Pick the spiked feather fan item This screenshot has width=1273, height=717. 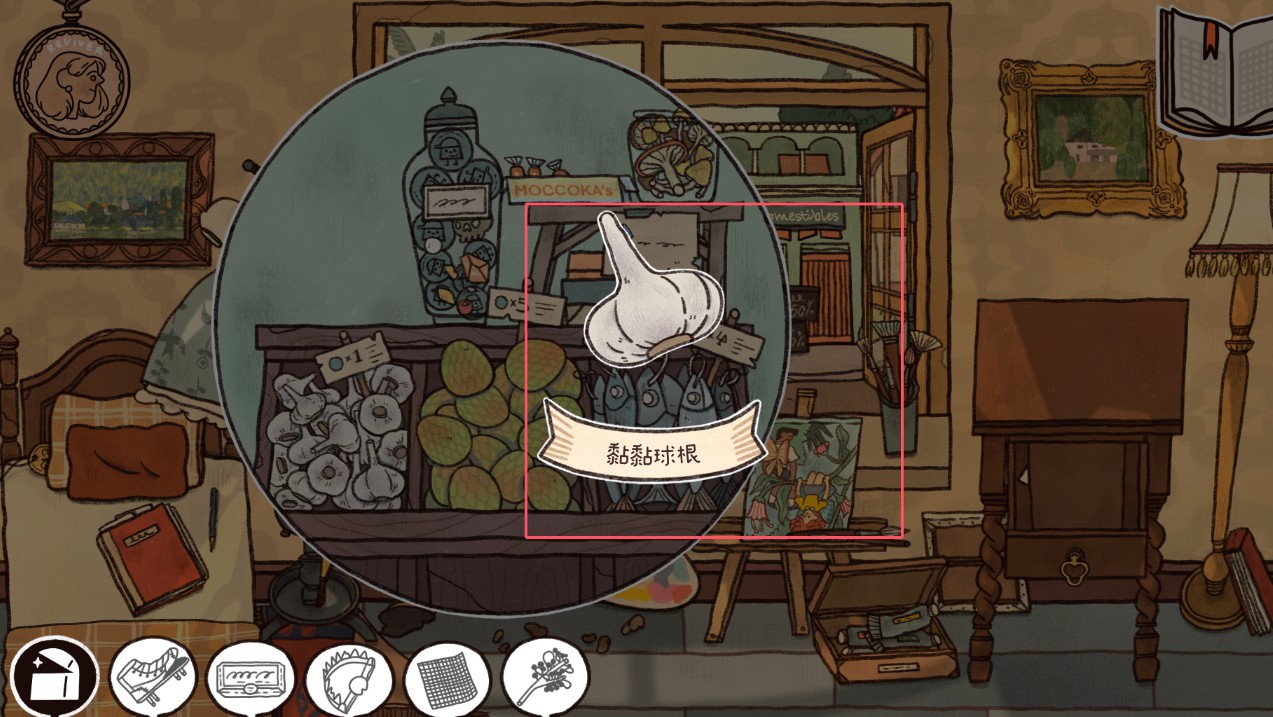[347, 679]
